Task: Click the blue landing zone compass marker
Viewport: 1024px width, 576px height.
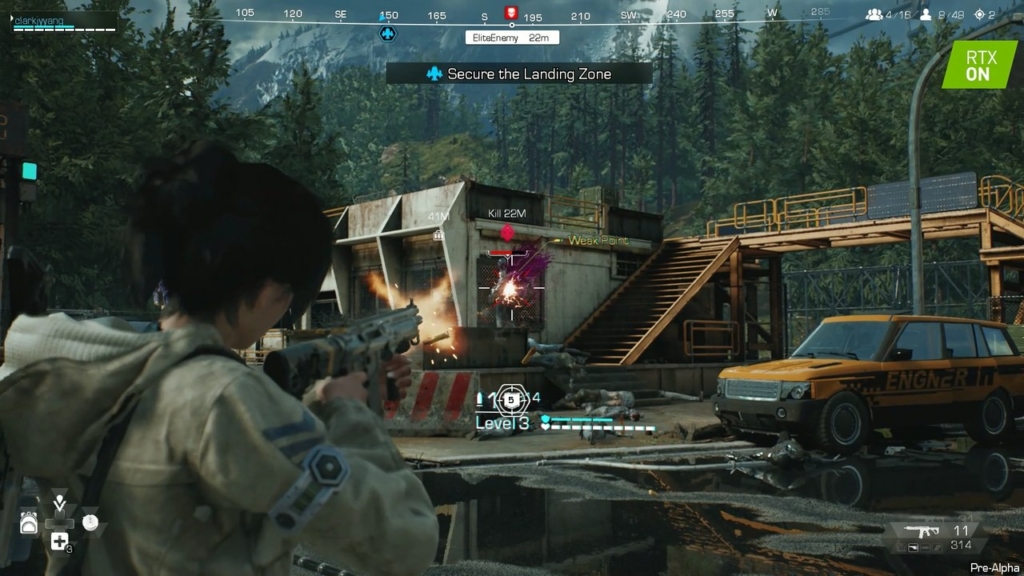Action: 388,33
